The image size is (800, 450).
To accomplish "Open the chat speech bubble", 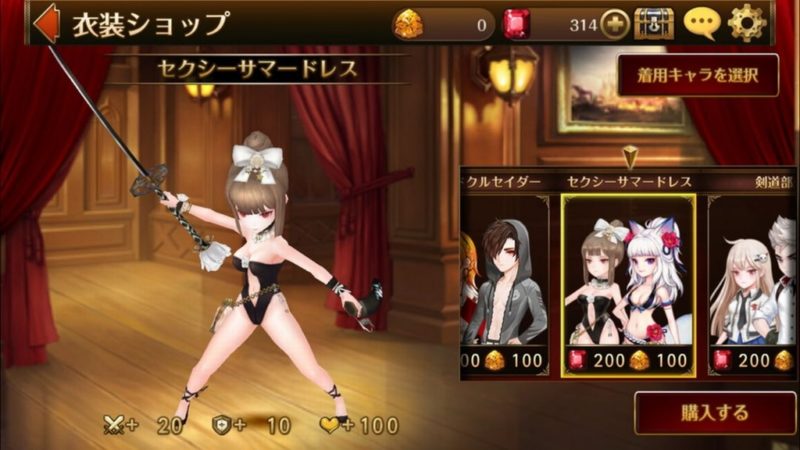I will pyautogui.click(x=701, y=23).
